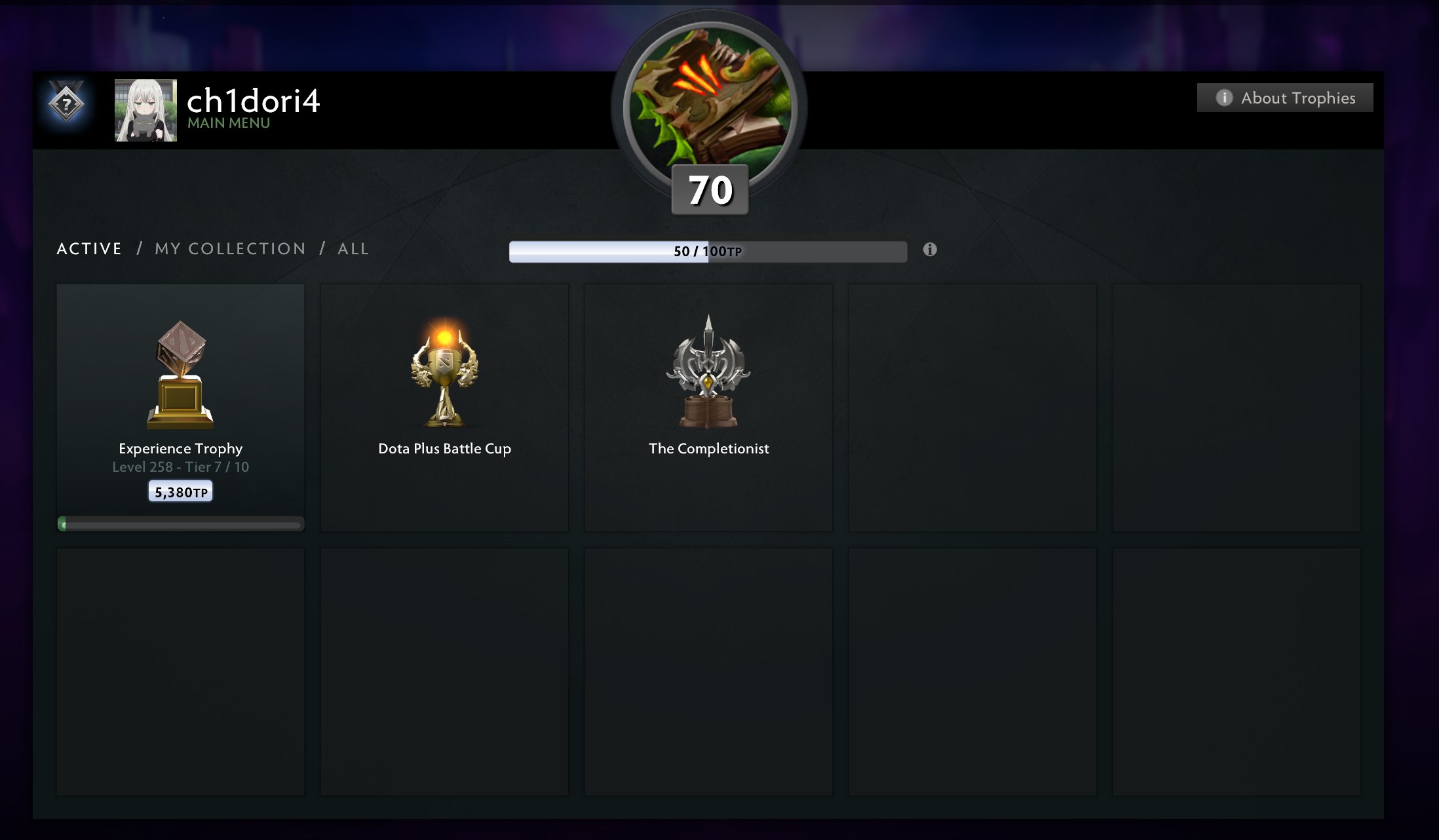The width and height of the screenshot is (1439, 840).
Task: Choose The Completionist trophy
Action: coord(708,406)
